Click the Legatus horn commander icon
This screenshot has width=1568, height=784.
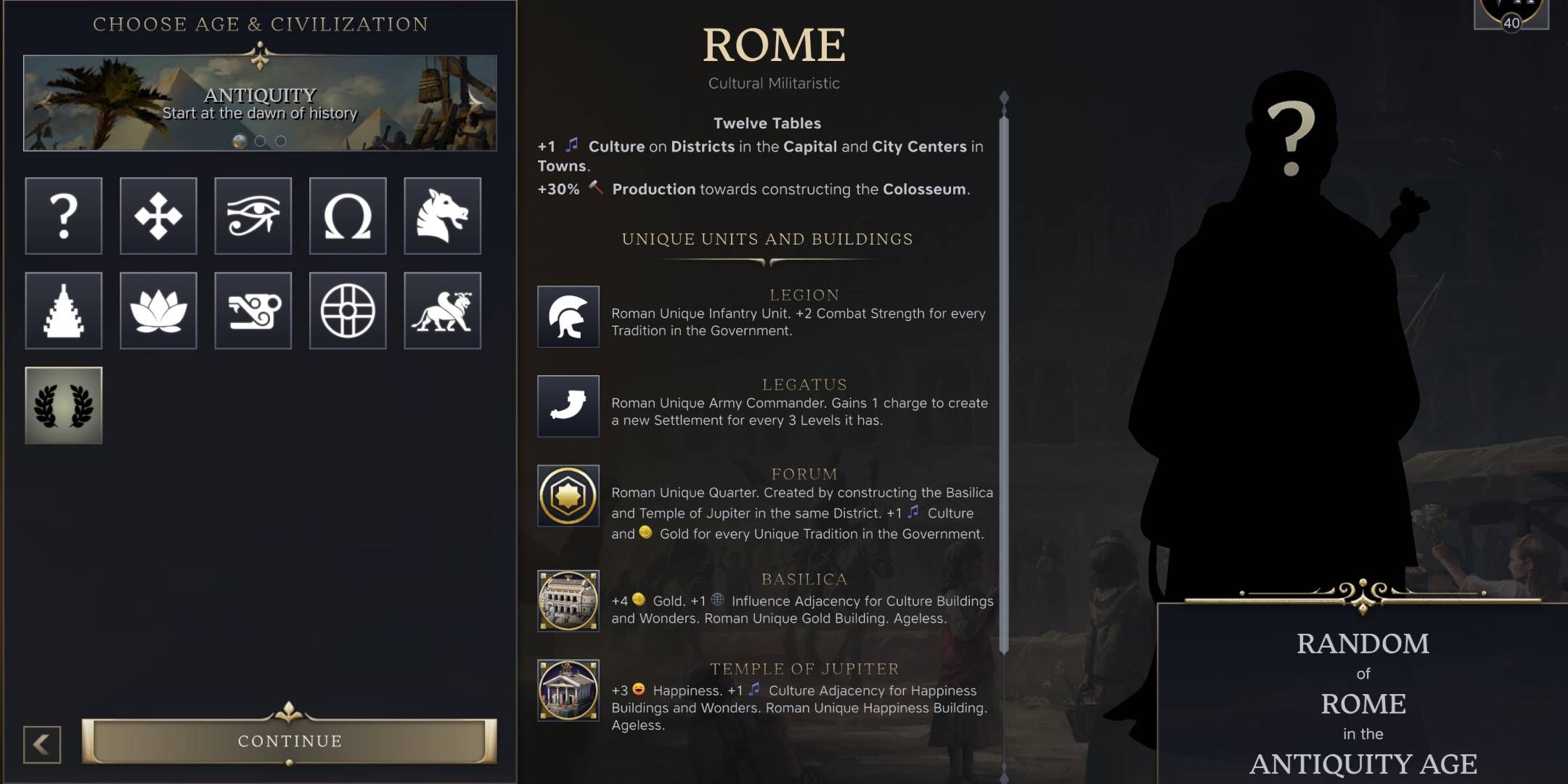coord(568,407)
